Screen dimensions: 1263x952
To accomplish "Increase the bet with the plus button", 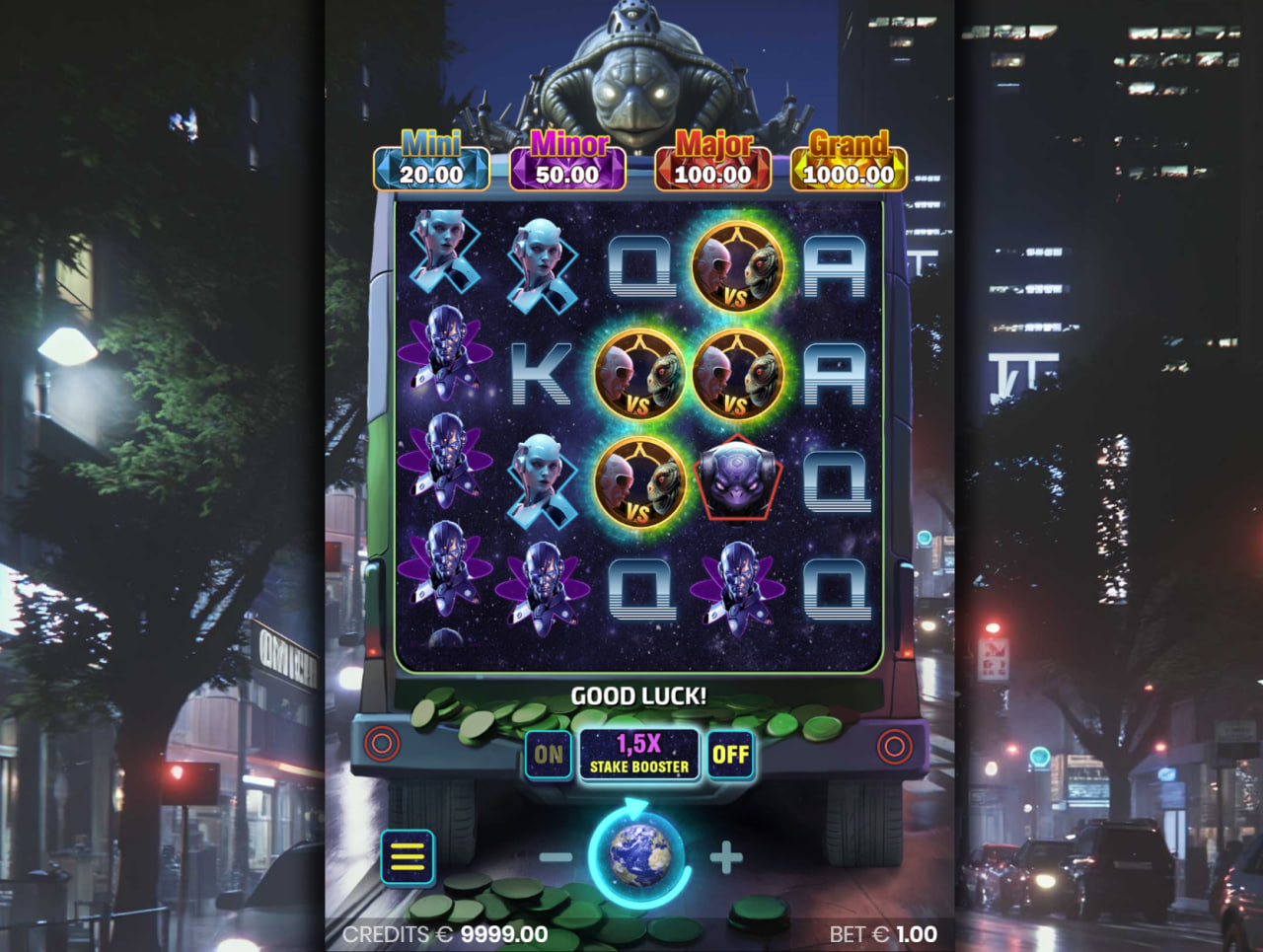I will click(725, 858).
